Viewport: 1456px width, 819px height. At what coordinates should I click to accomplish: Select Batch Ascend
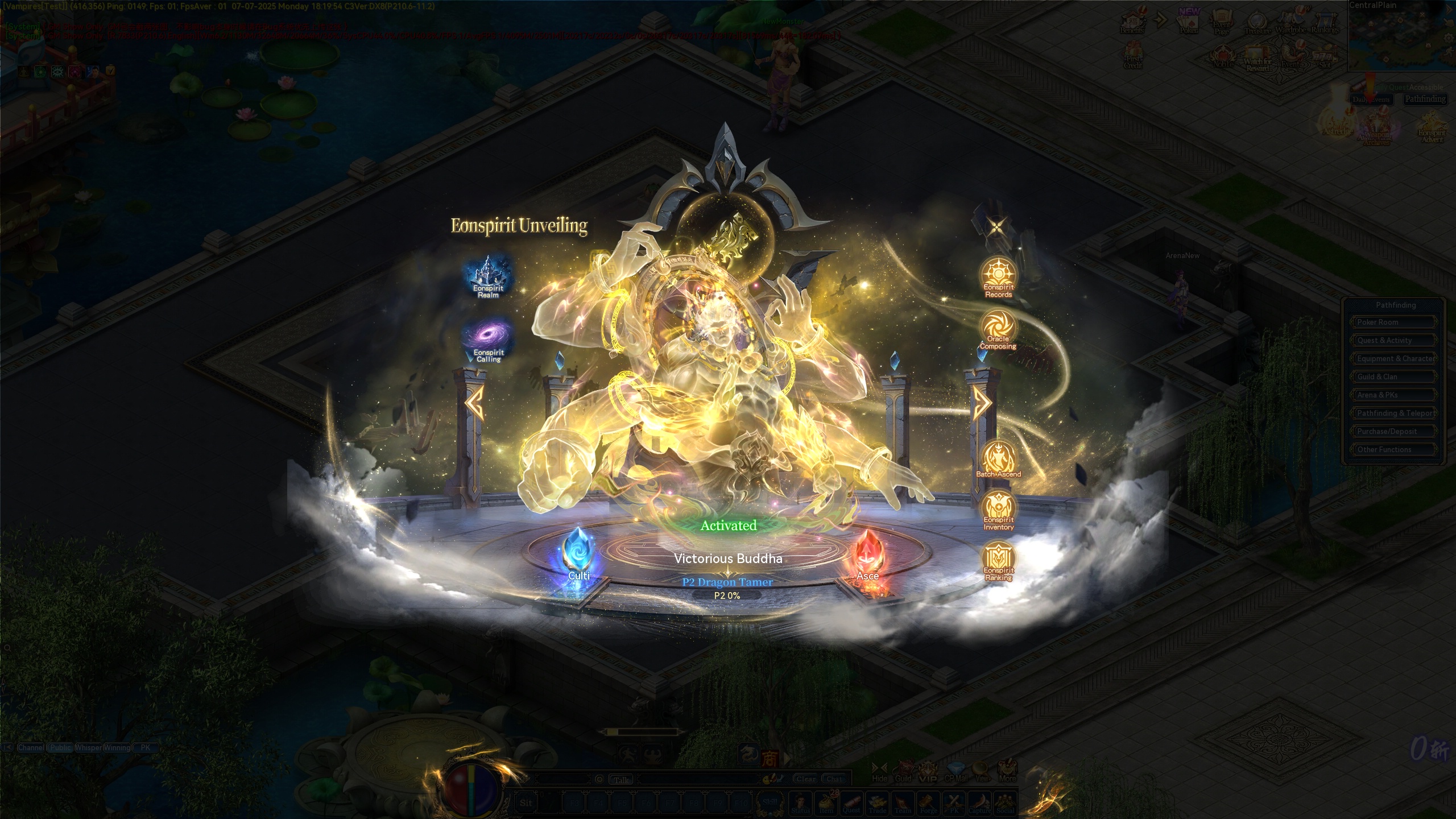click(x=998, y=459)
